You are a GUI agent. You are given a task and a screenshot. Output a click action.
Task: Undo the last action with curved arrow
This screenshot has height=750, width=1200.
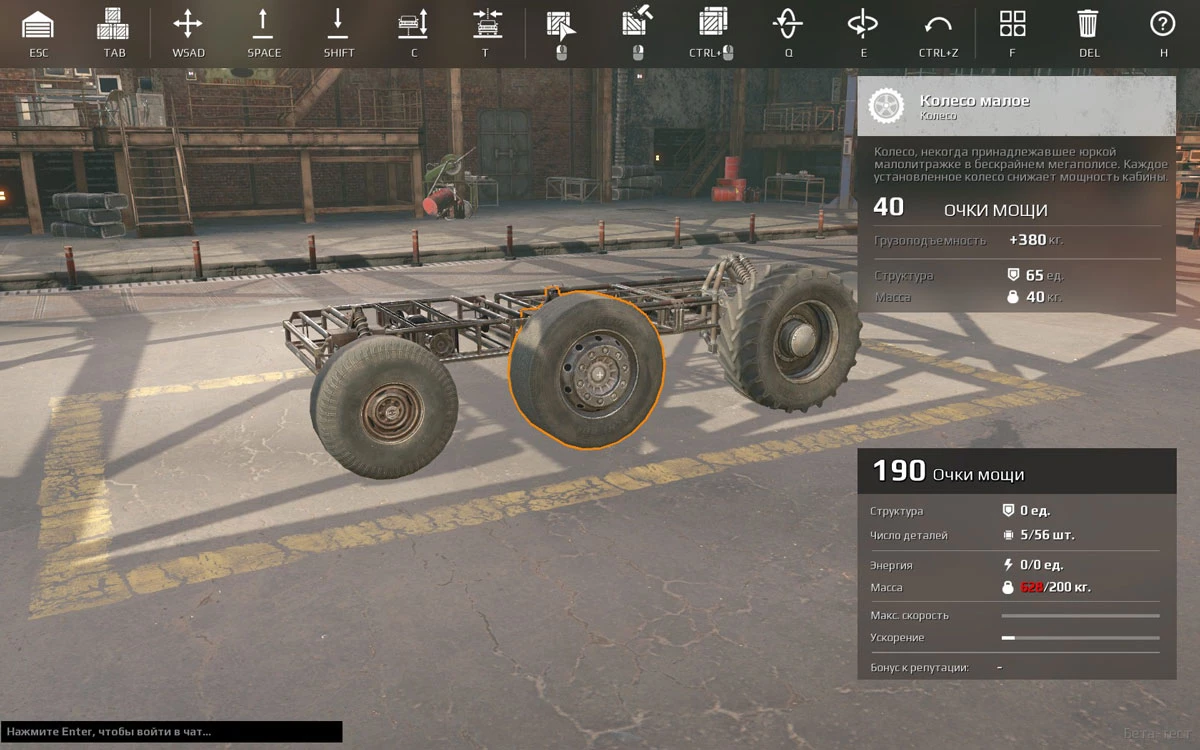pos(938,24)
